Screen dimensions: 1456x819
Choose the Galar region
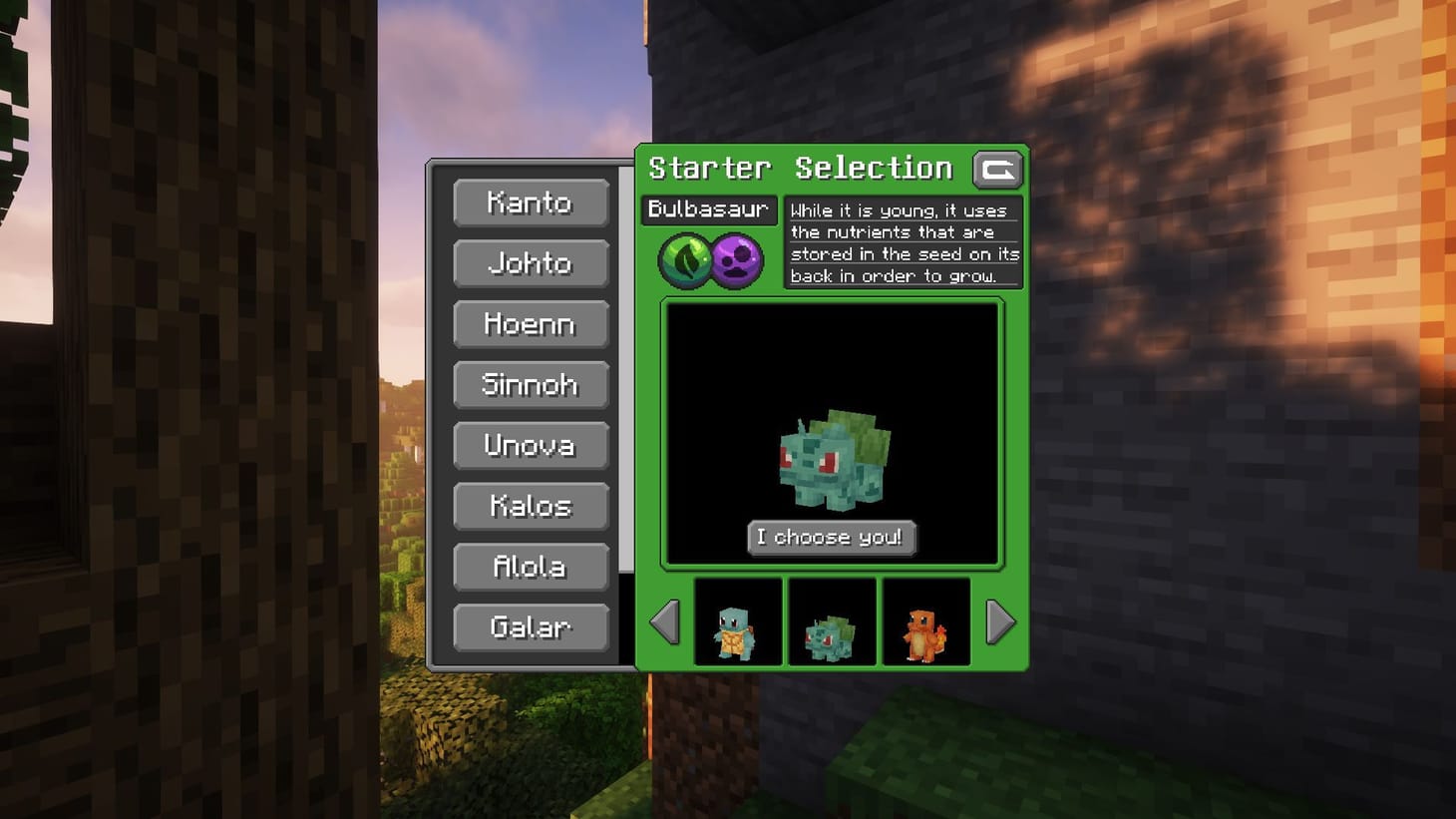click(x=531, y=627)
